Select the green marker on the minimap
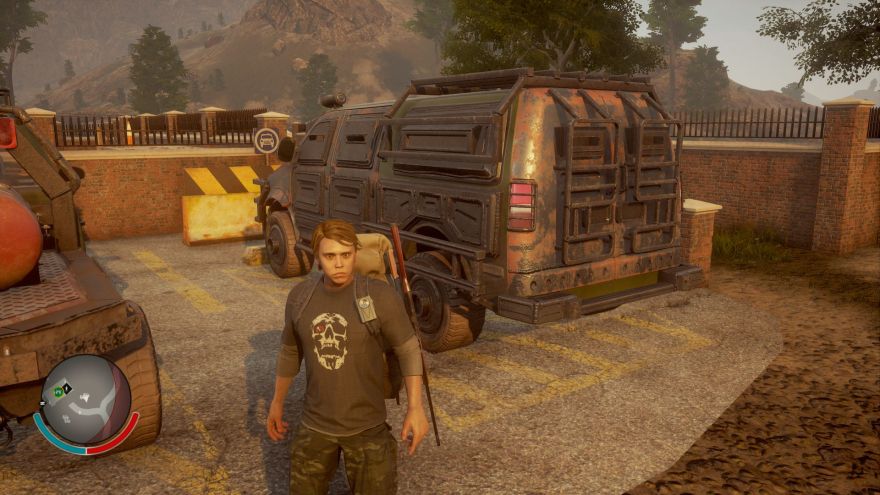 [60, 391]
